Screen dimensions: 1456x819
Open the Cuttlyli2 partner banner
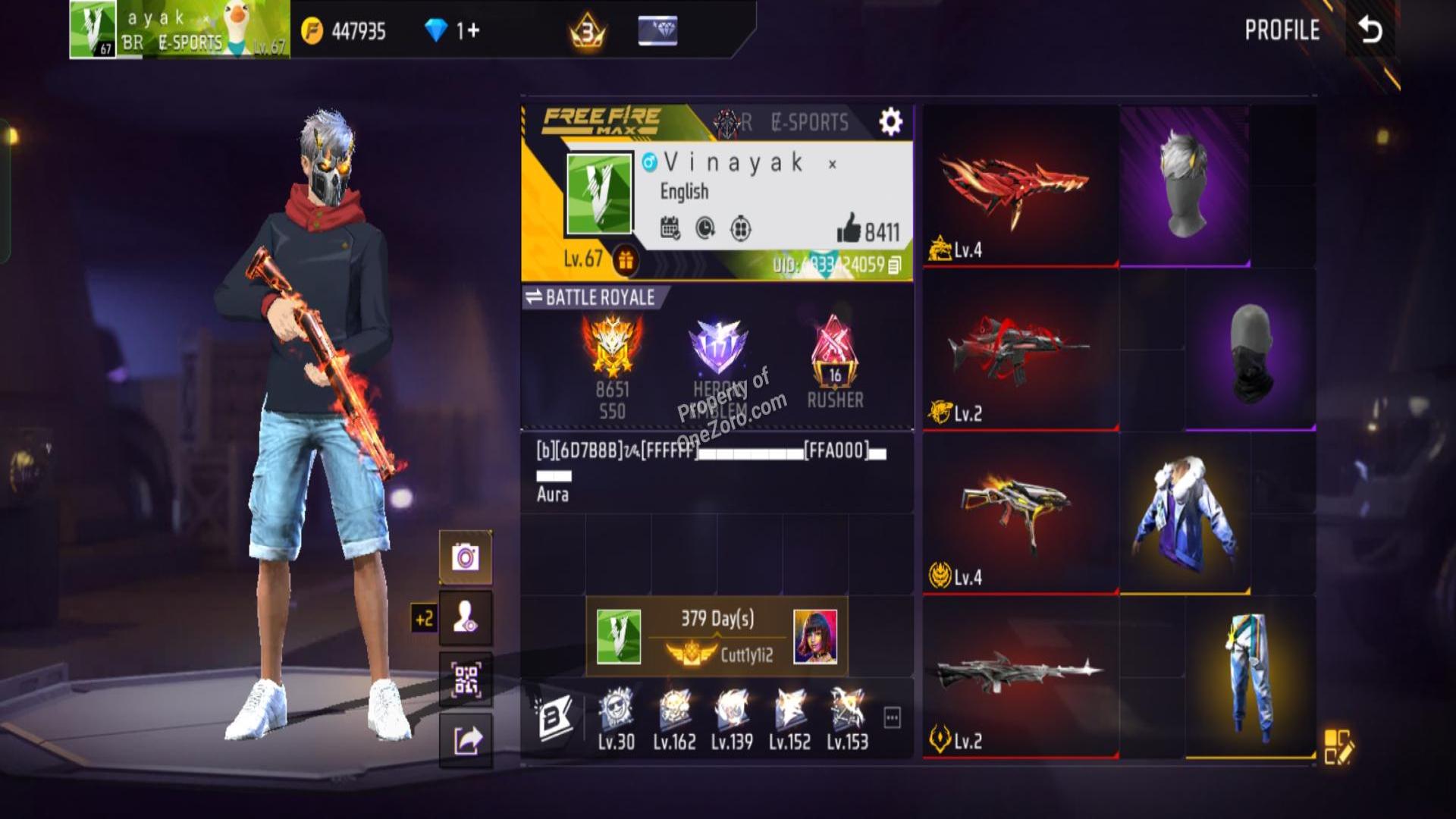(717, 636)
